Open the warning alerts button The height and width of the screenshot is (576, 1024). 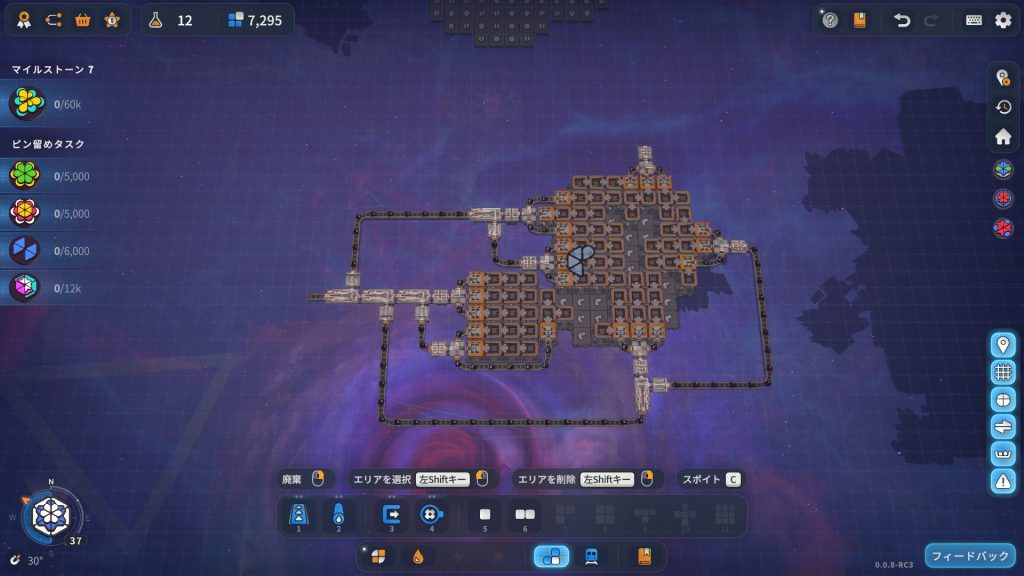coord(1003,481)
